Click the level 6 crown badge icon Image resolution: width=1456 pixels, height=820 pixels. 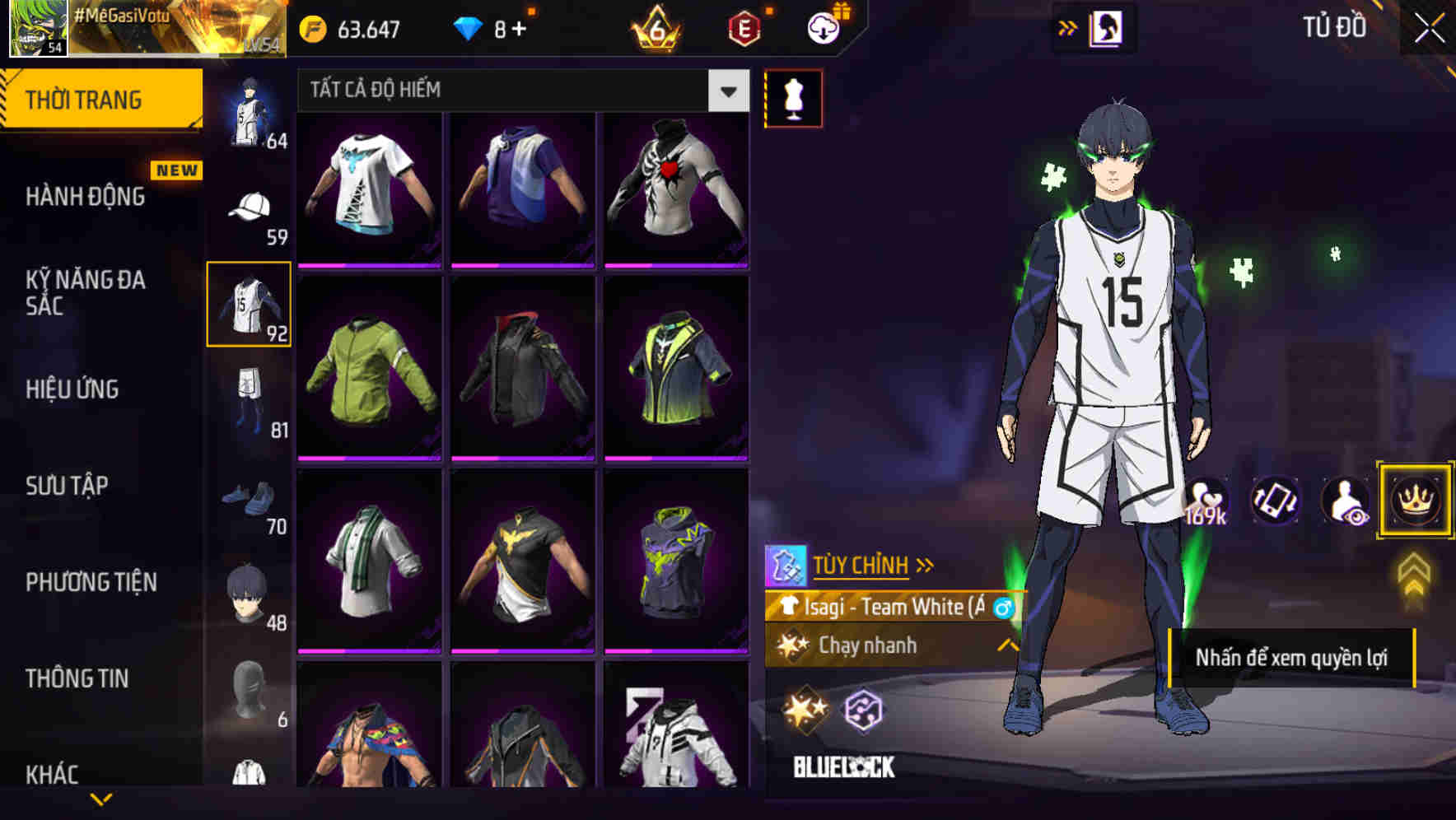[x=657, y=27]
